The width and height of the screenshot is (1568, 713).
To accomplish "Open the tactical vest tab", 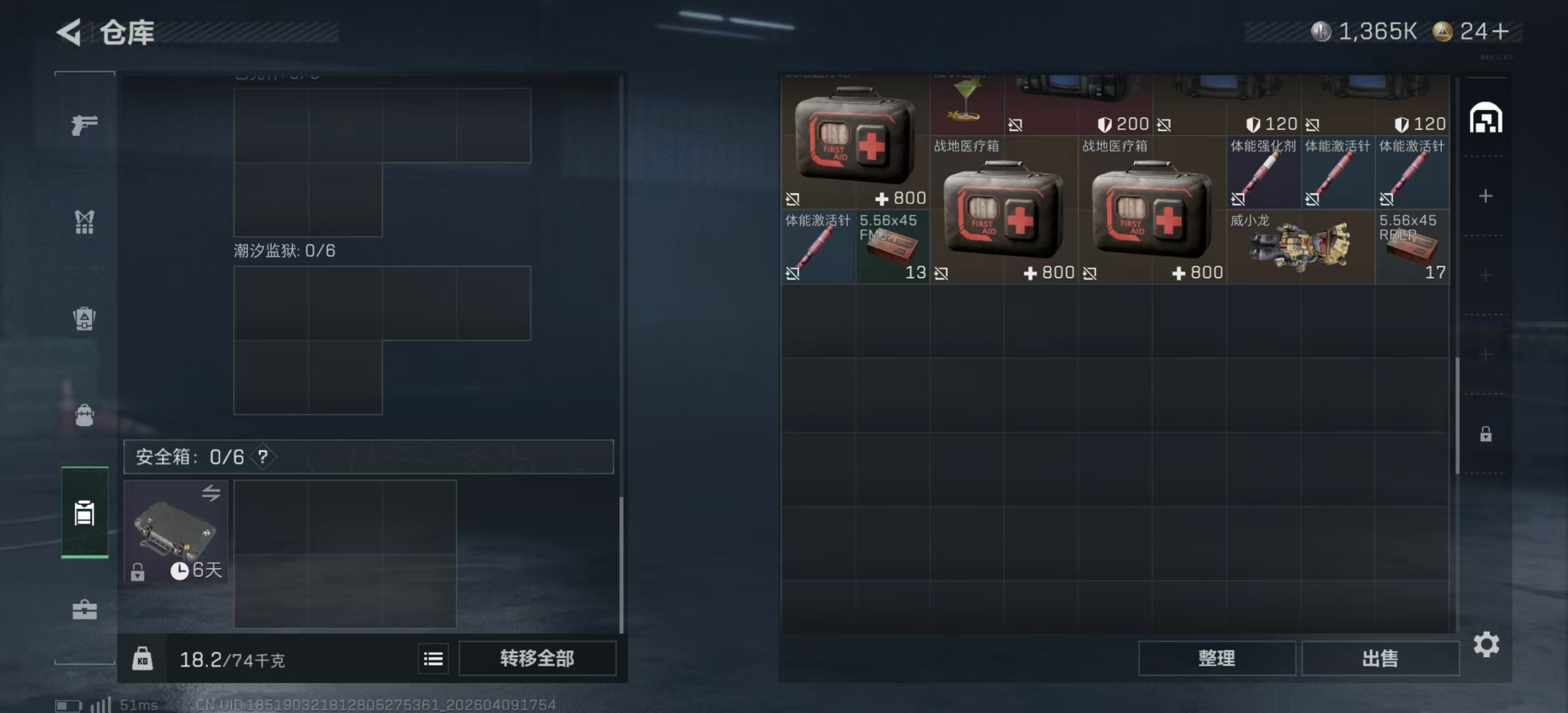I will (x=84, y=222).
